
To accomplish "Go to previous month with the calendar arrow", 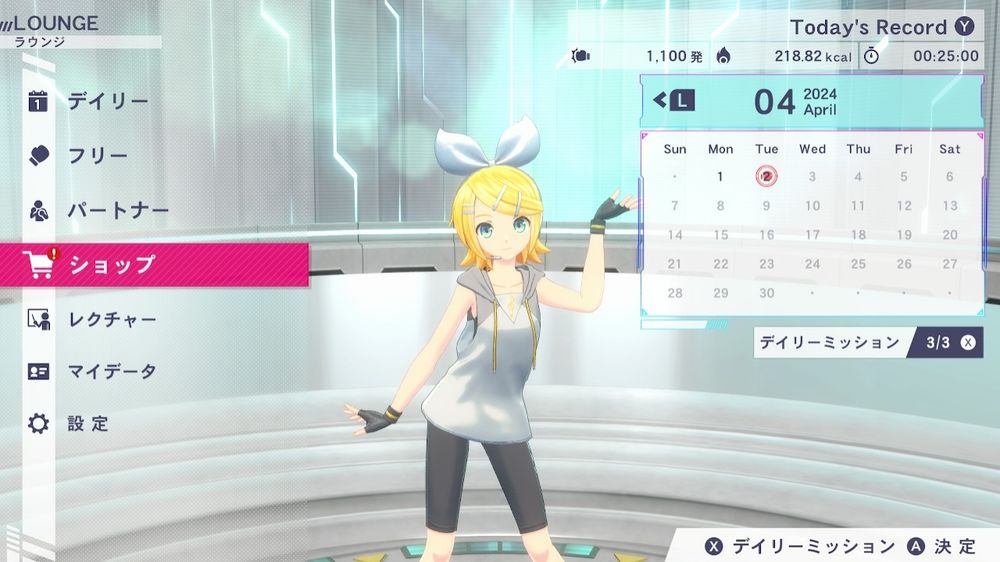I will coord(673,100).
